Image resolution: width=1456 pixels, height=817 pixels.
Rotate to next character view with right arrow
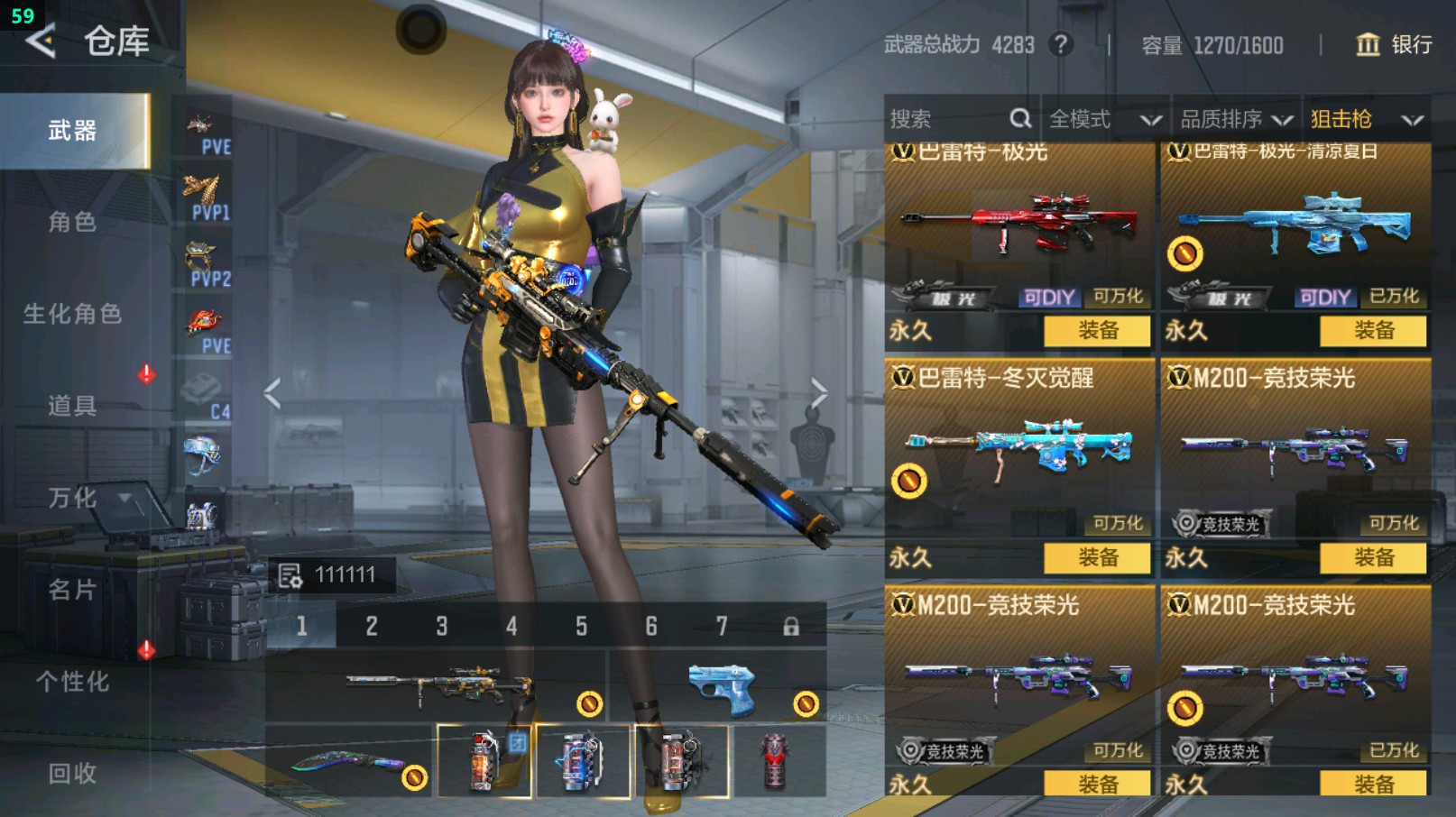tap(818, 393)
